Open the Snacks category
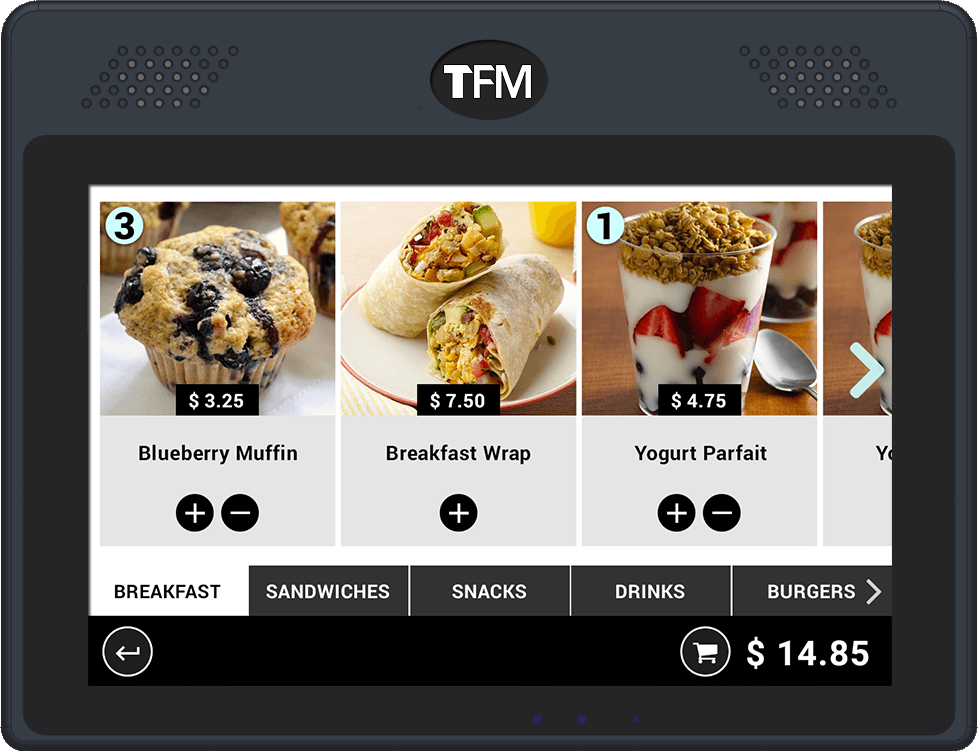Screen dimensions: 978x751 (489, 591)
